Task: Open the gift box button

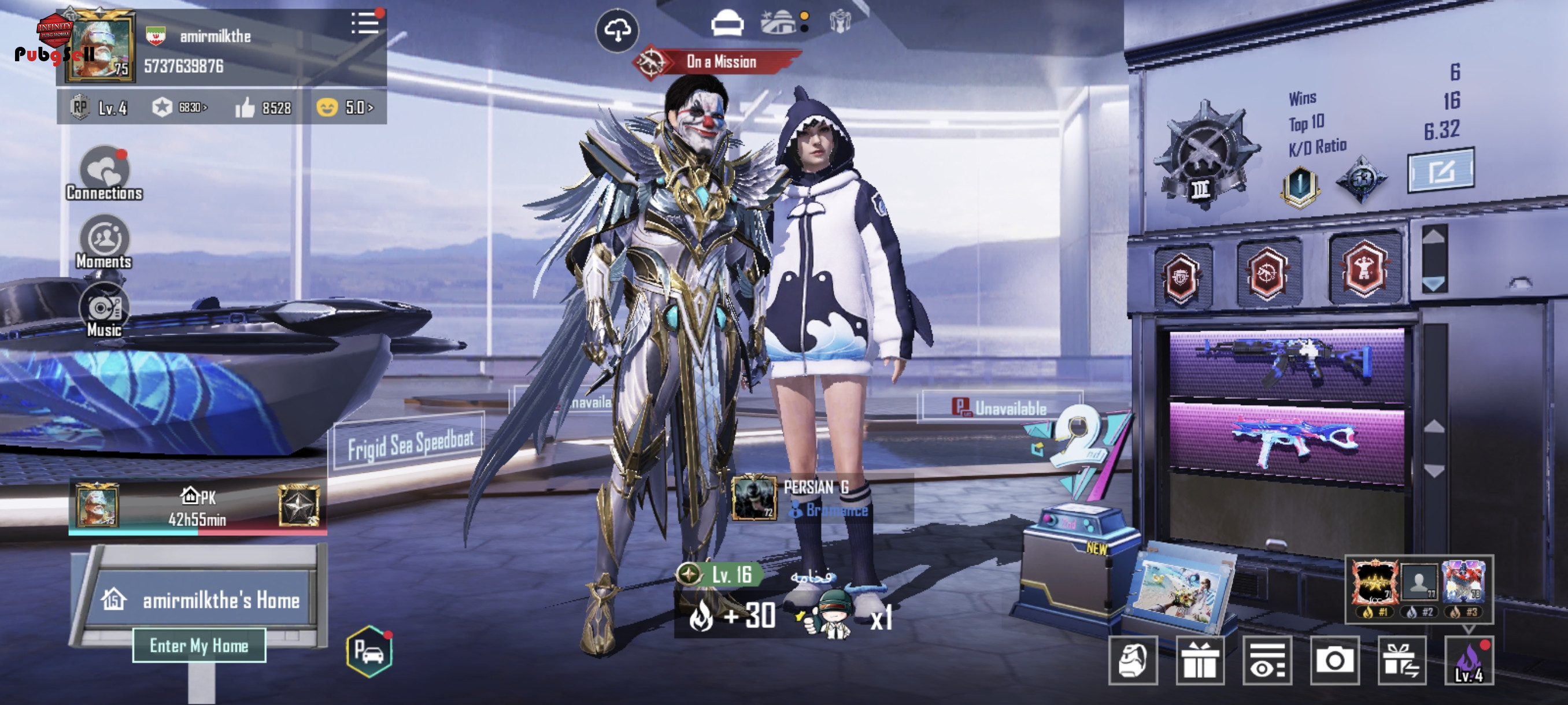Action: [x=1200, y=661]
